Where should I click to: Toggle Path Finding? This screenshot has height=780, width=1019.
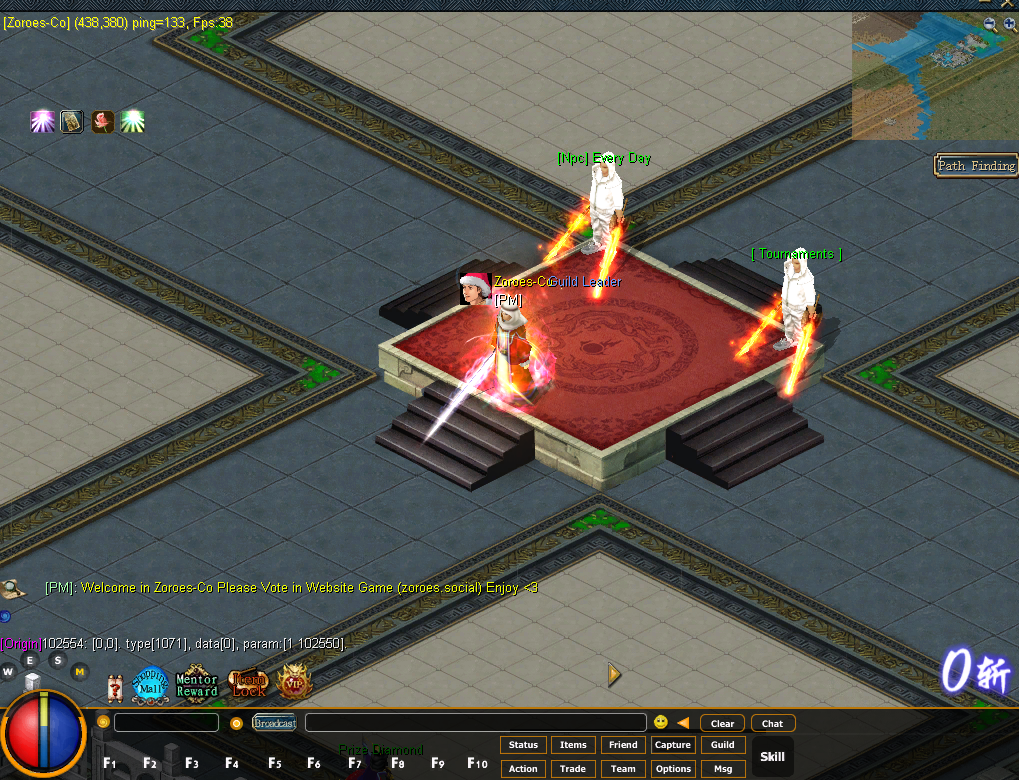(976, 166)
